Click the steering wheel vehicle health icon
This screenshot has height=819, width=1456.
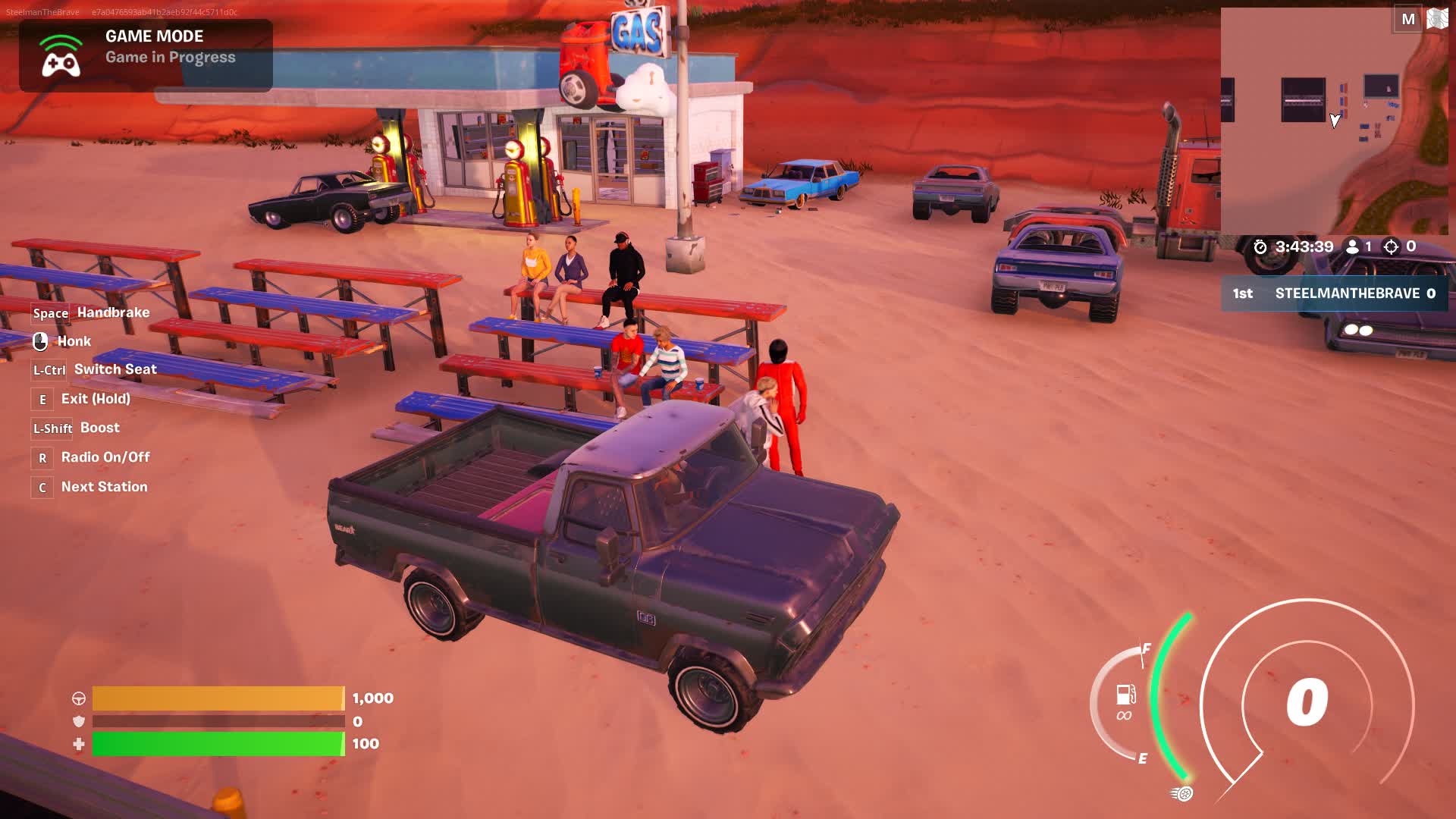tap(78, 698)
